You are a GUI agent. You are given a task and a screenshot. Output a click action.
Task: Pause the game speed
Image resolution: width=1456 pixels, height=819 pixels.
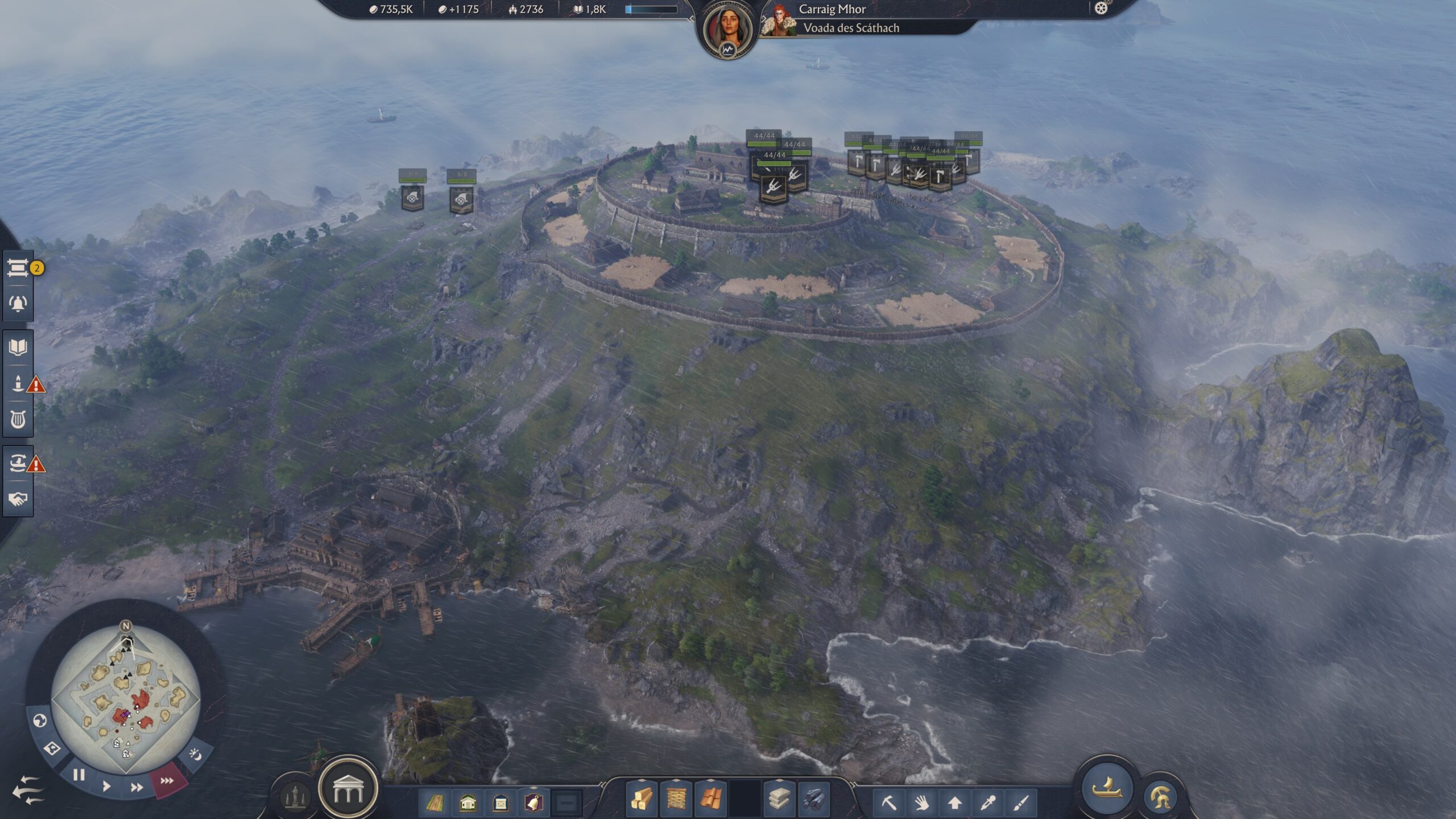tap(79, 775)
